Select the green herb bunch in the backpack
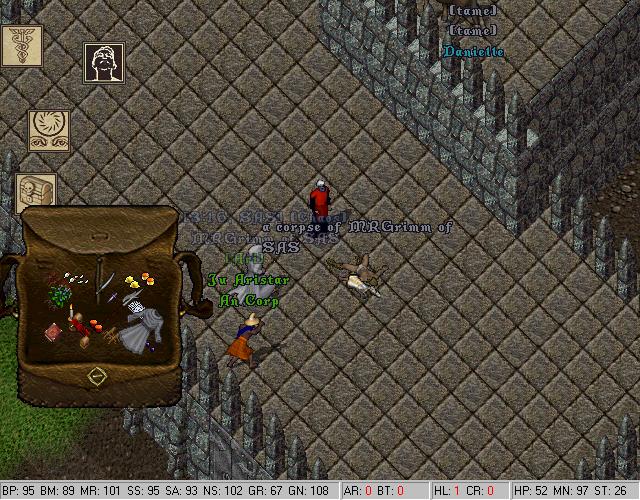Image resolution: width=640 pixels, height=500 pixels. [x=58, y=296]
